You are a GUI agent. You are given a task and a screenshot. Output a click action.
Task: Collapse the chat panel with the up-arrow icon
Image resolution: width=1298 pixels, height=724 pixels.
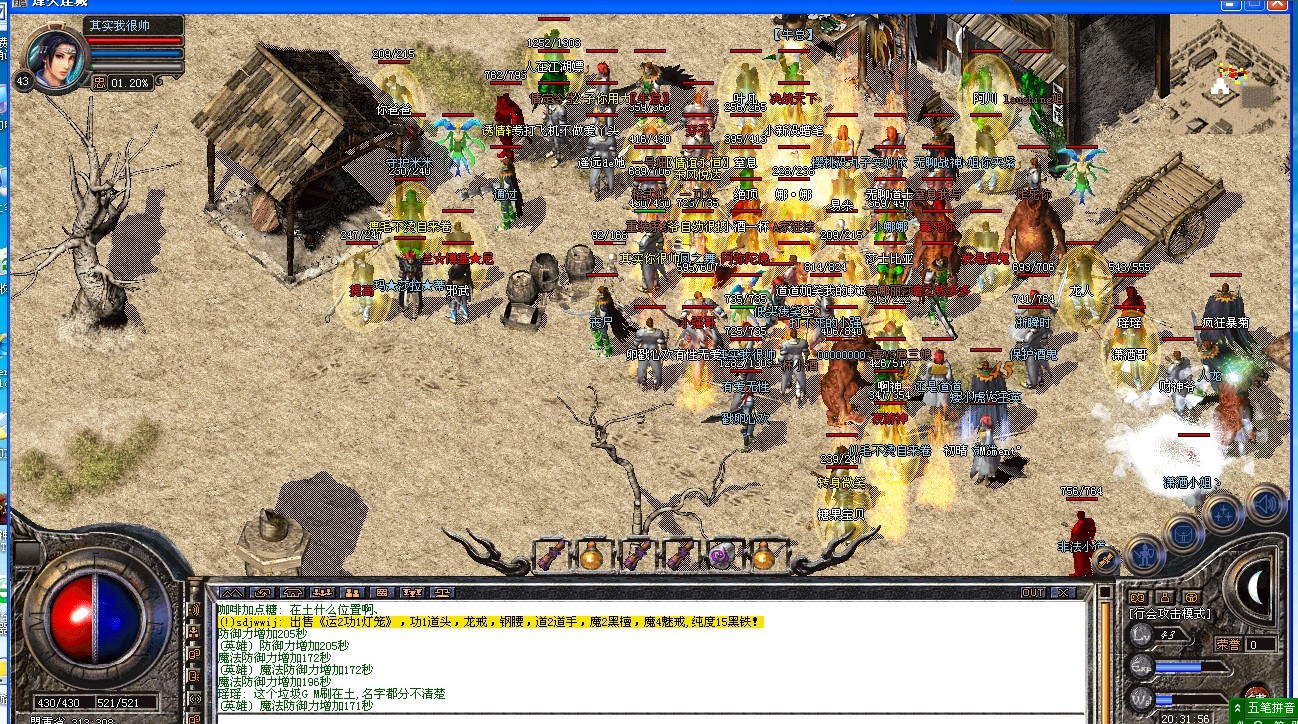[x=232, y=593]
